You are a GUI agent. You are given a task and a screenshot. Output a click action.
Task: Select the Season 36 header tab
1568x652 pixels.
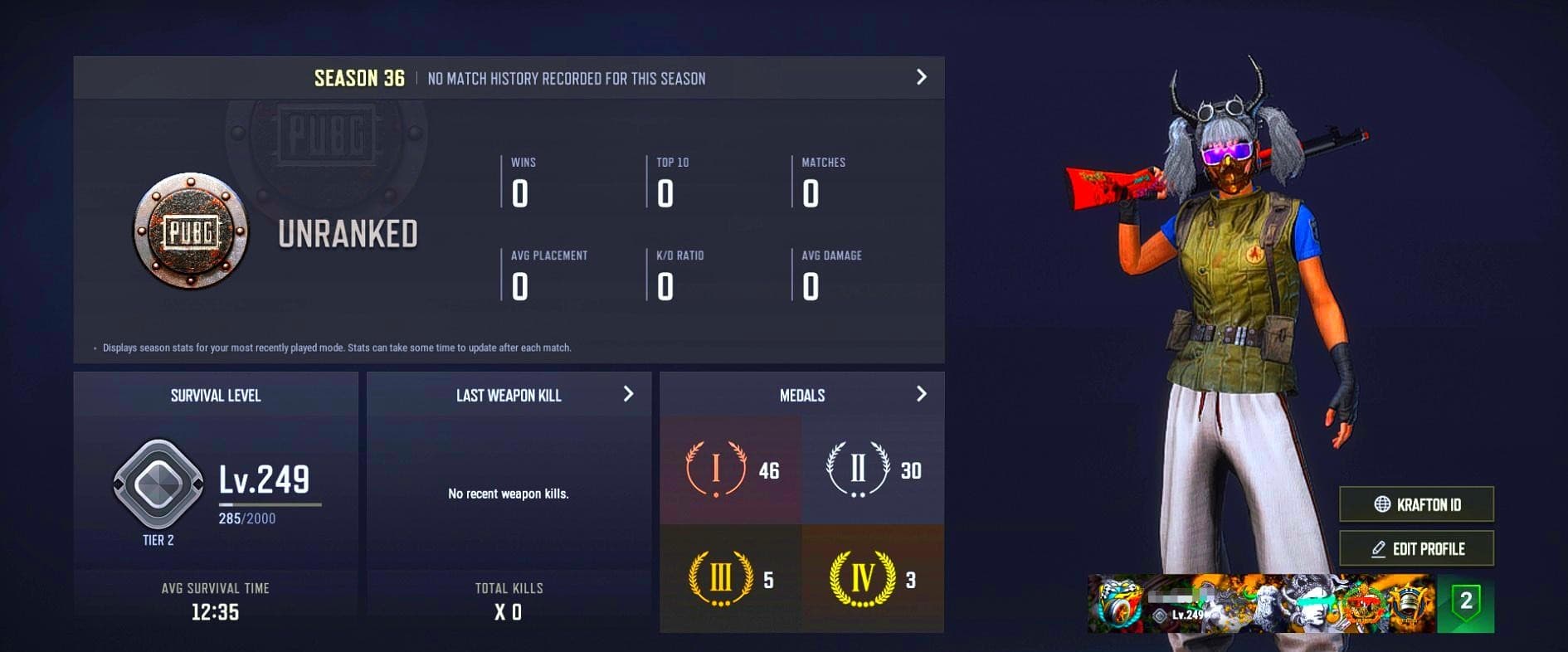pyautogui.click(x=359, y=77)
